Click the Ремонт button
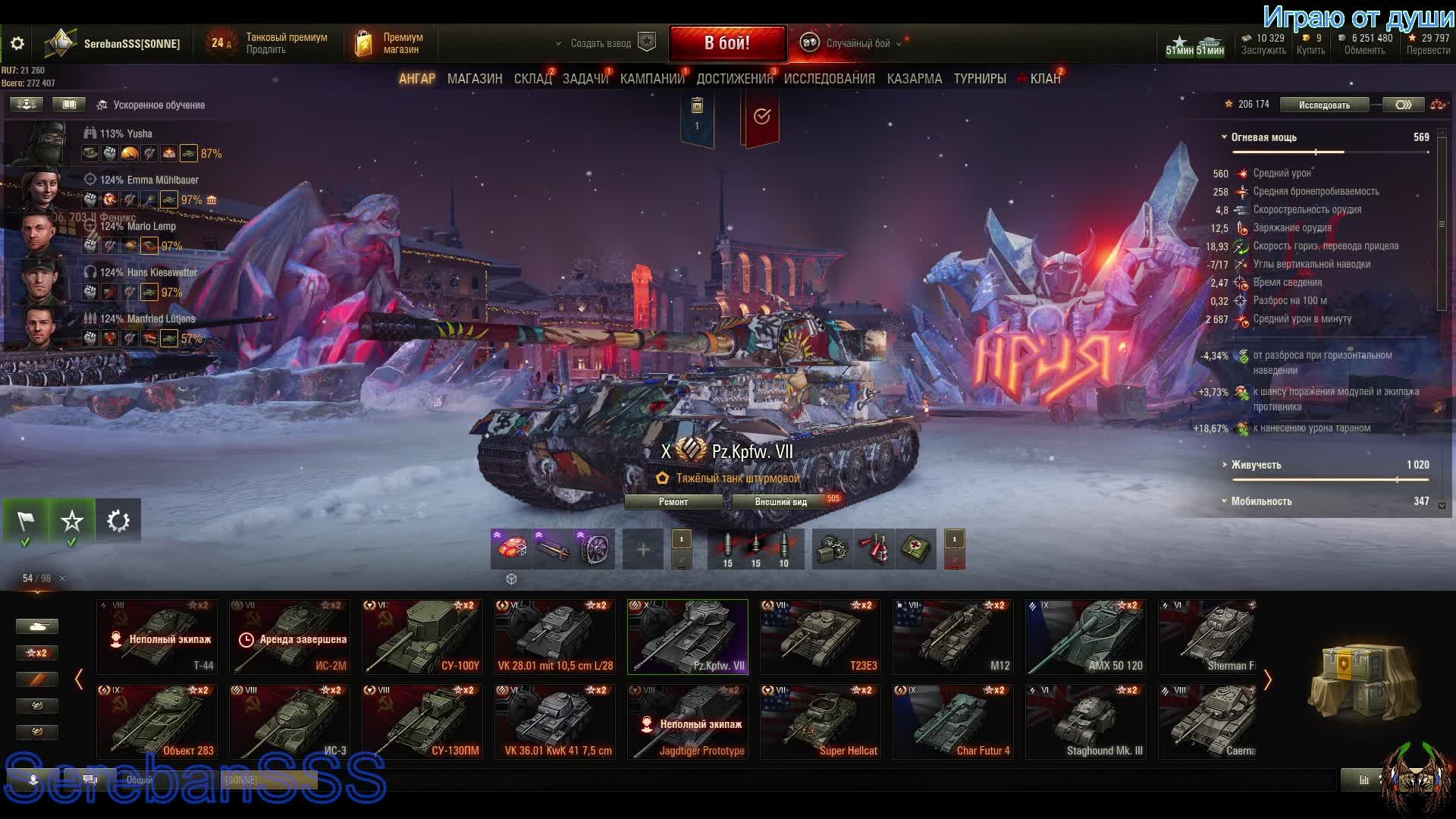The height and width of the screenshot is (819, 1456). (x=673, y=502)
